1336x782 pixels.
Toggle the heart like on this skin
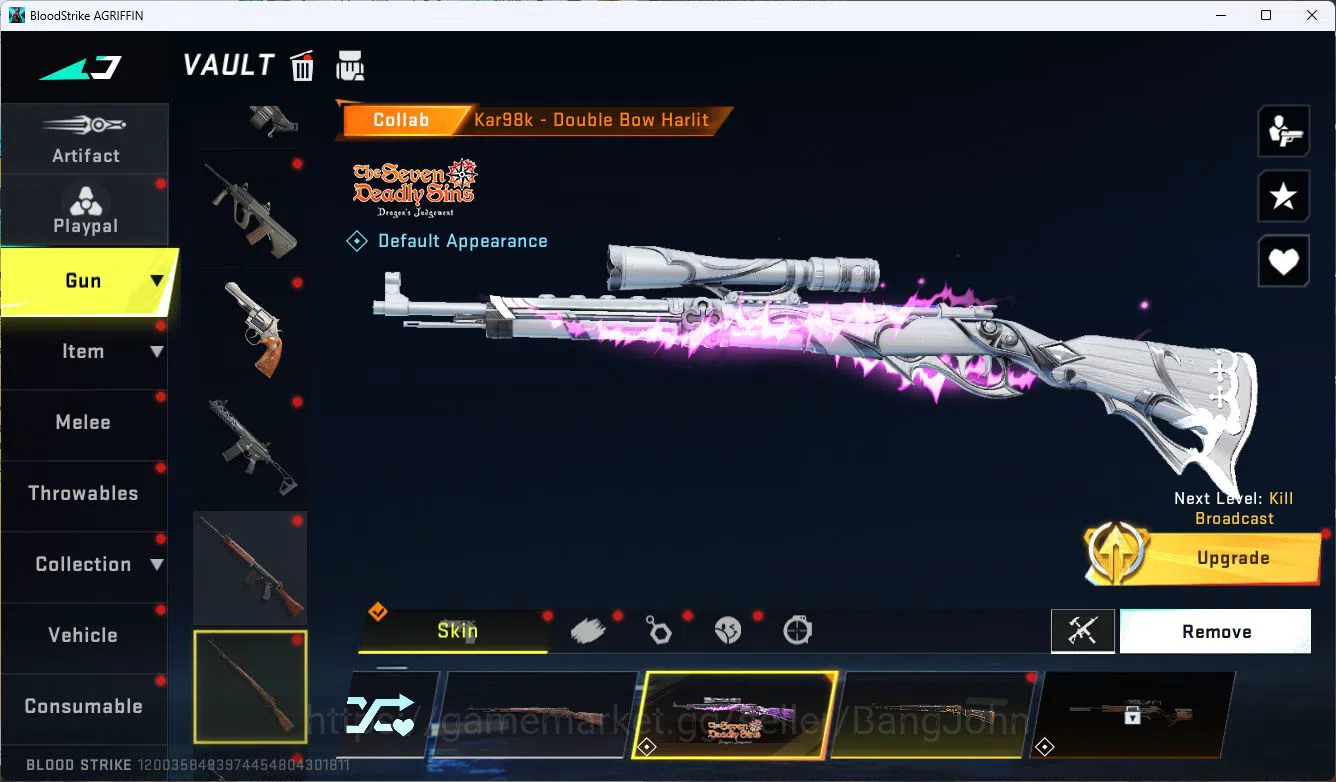pos(1284,261)
